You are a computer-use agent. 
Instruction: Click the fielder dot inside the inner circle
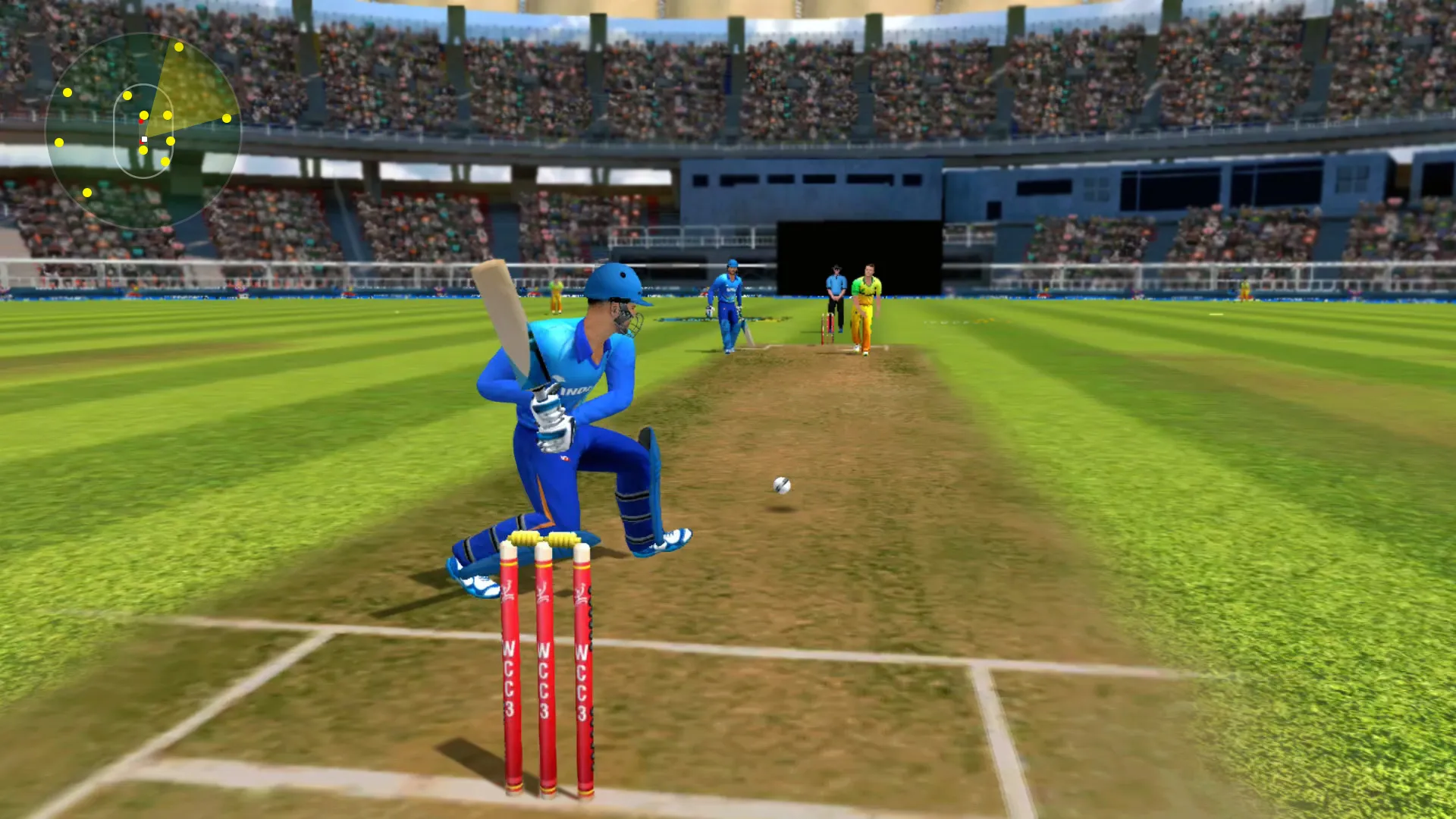pos(144,115)
